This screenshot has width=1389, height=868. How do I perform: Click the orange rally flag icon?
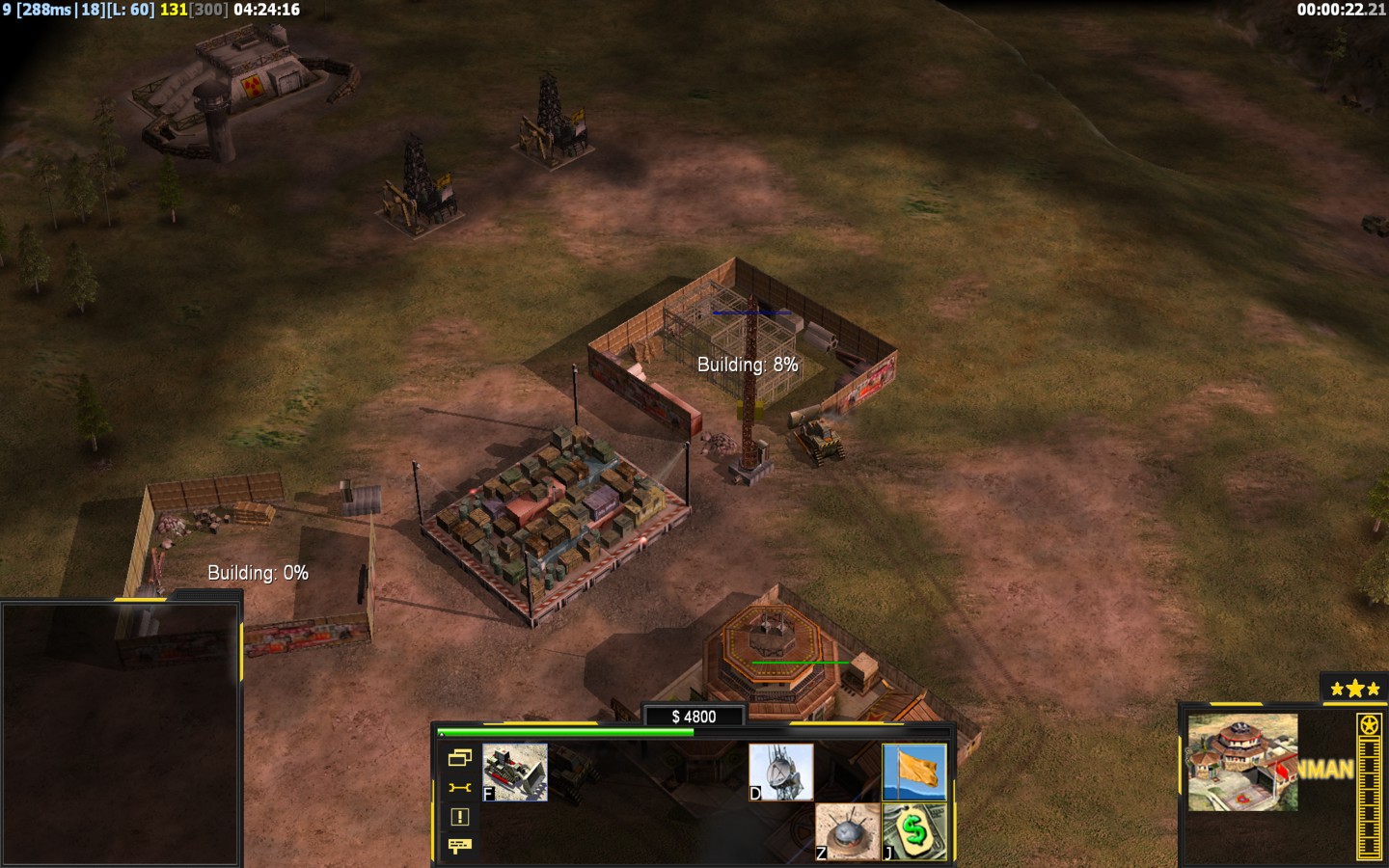[x=914, y=772]
